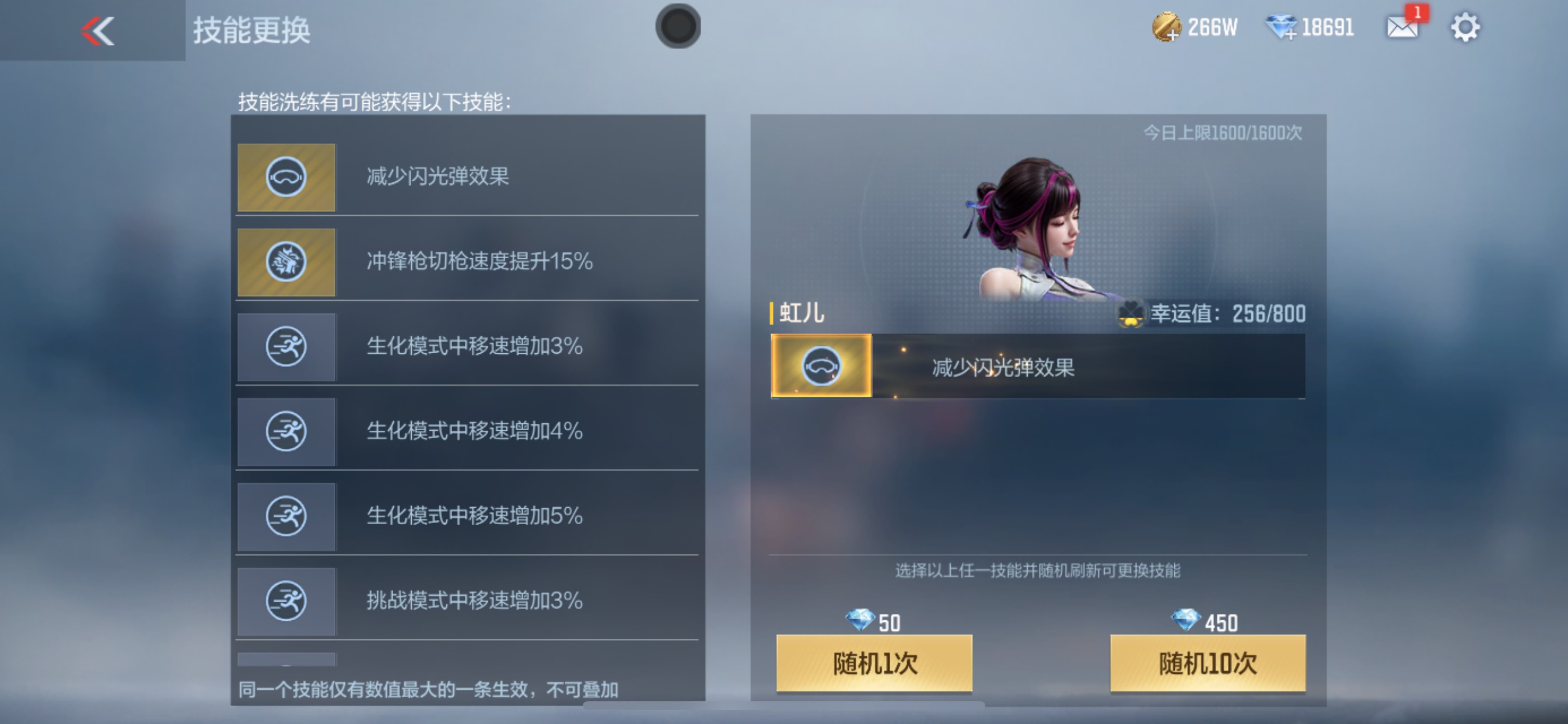
Task: Click the goggles icon for 减少闪光弹效果 skill
Action: click(x=286, y=178)
